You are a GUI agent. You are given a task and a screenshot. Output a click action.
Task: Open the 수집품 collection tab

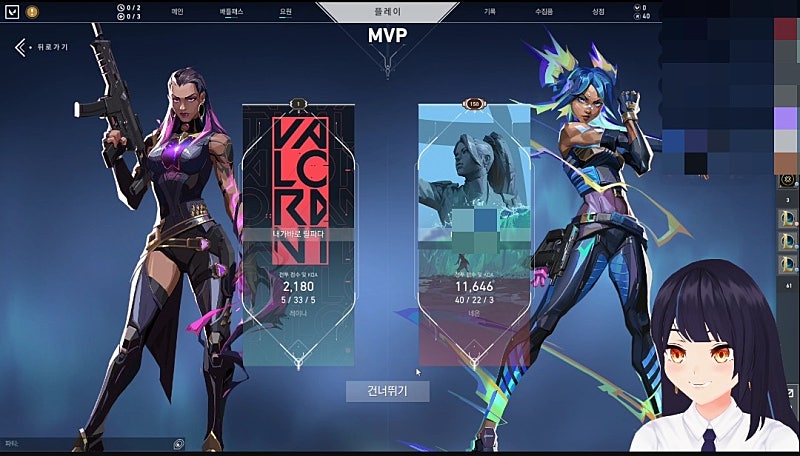pyautogui.click(x=544, y=12)
